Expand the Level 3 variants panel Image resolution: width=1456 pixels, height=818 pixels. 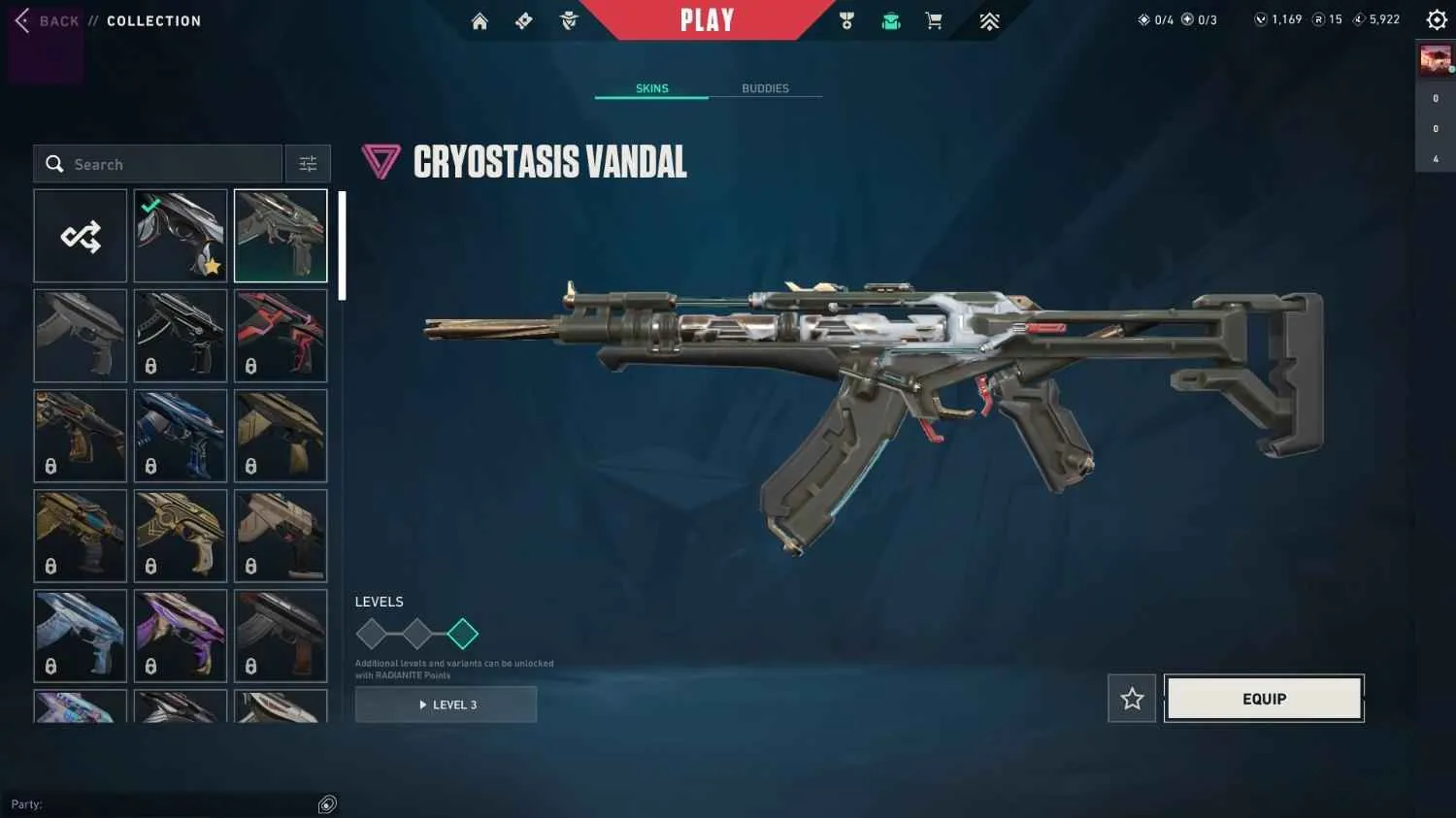coord(446,704)
